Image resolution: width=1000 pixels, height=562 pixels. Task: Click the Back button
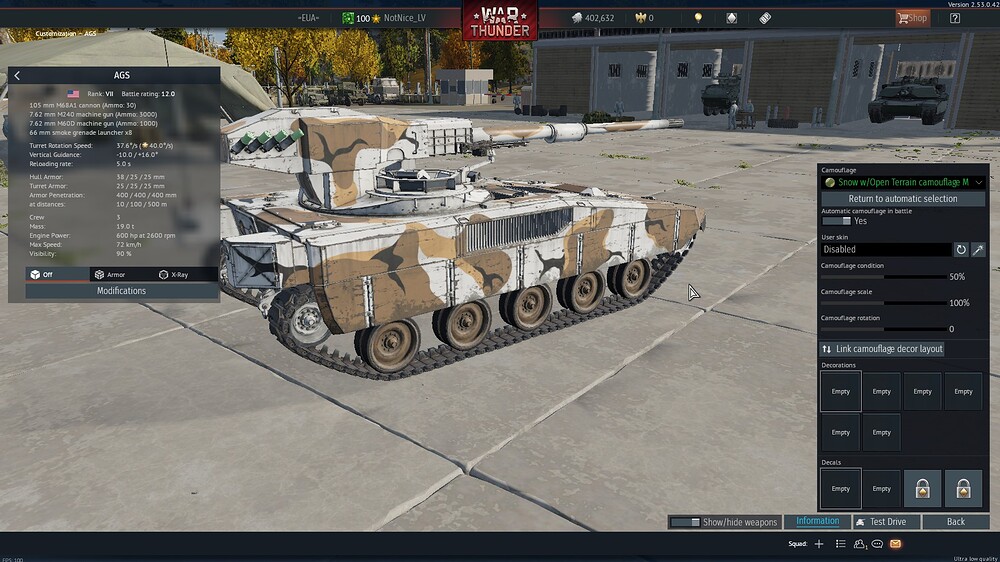click(956, 522)
